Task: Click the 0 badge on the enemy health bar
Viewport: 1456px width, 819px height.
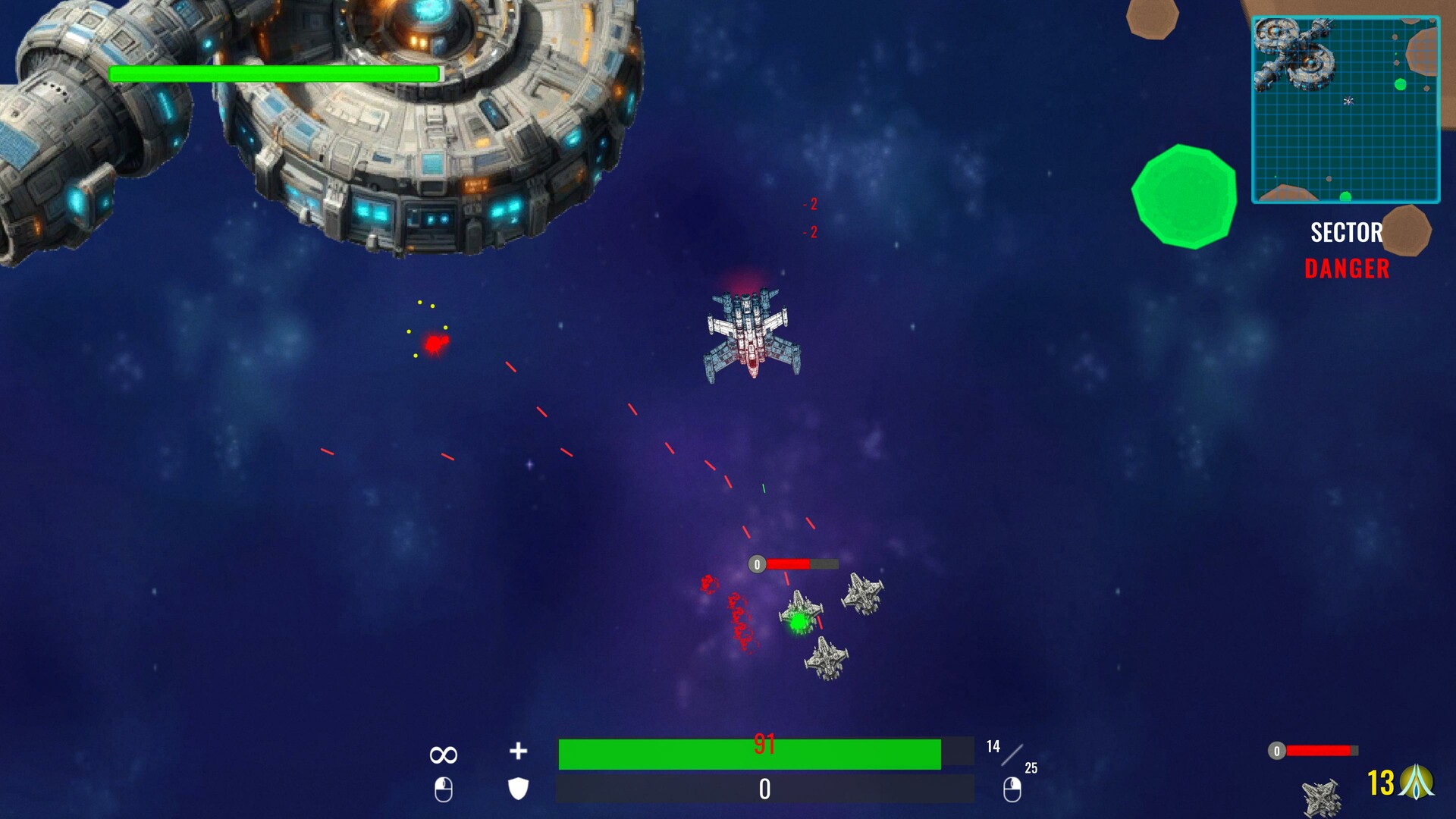Action: (x=755, y=563)
